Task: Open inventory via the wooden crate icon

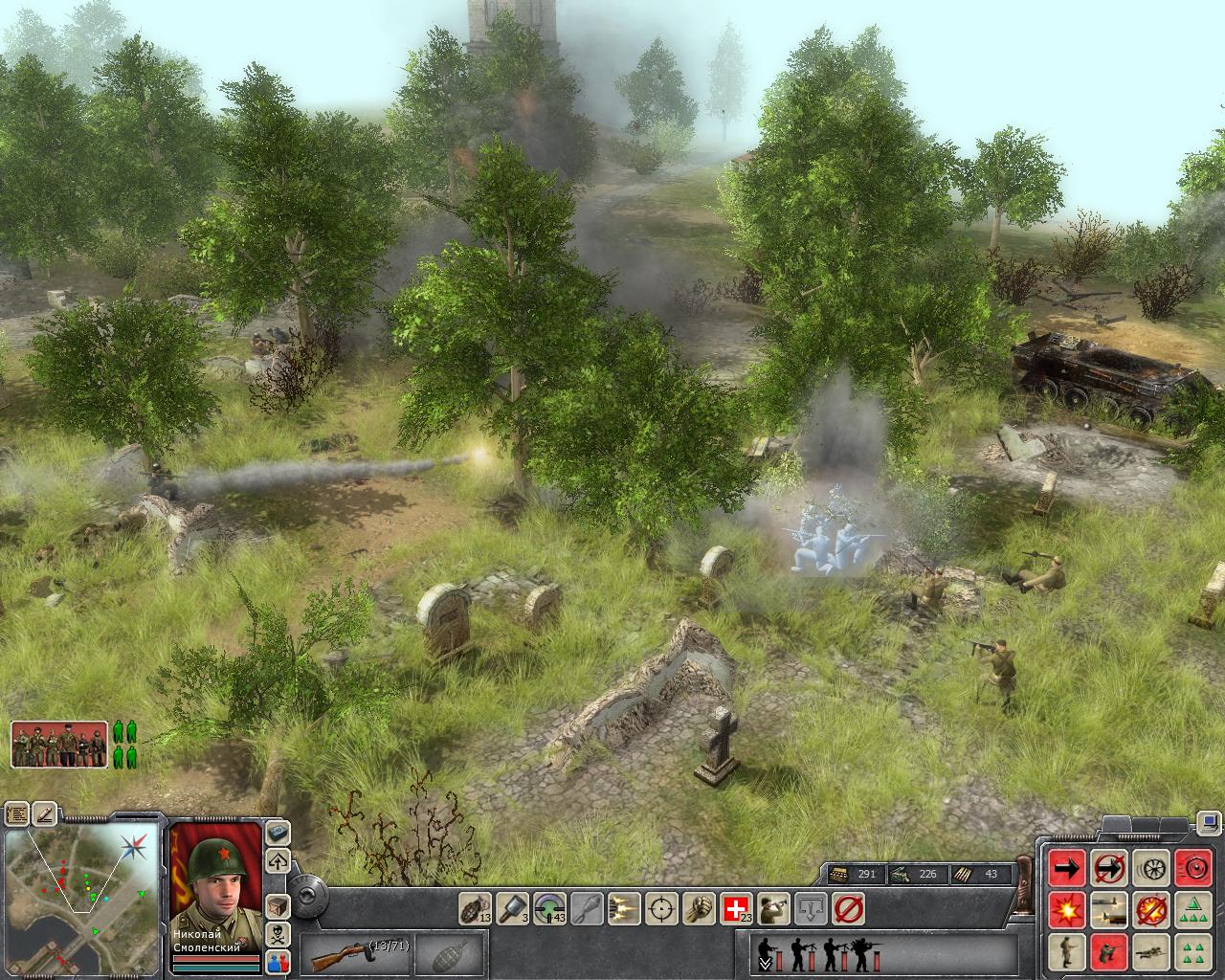Action: [278, 905]
